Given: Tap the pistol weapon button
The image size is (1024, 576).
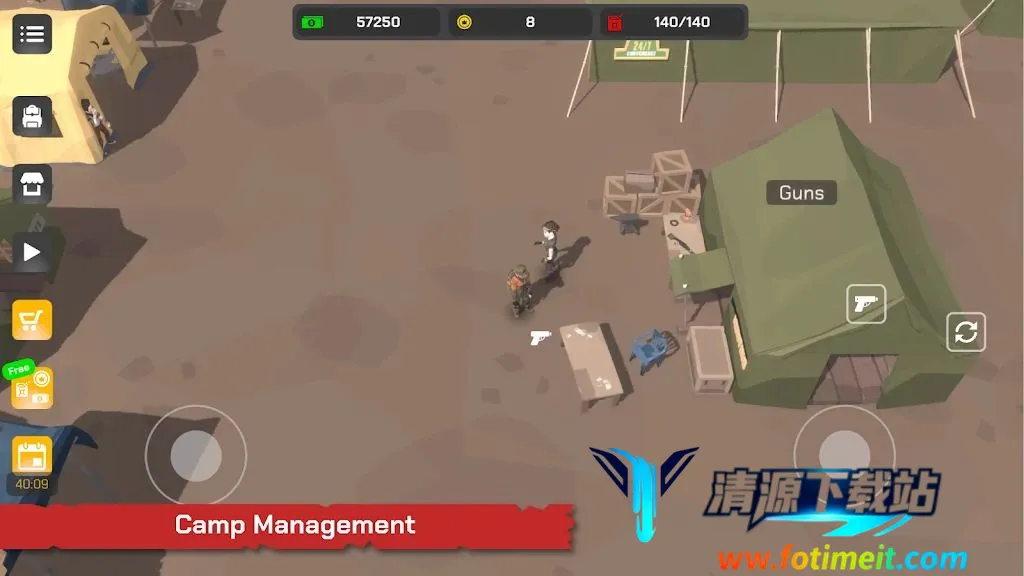Looking at the screenshot, I should pos(866,304).
